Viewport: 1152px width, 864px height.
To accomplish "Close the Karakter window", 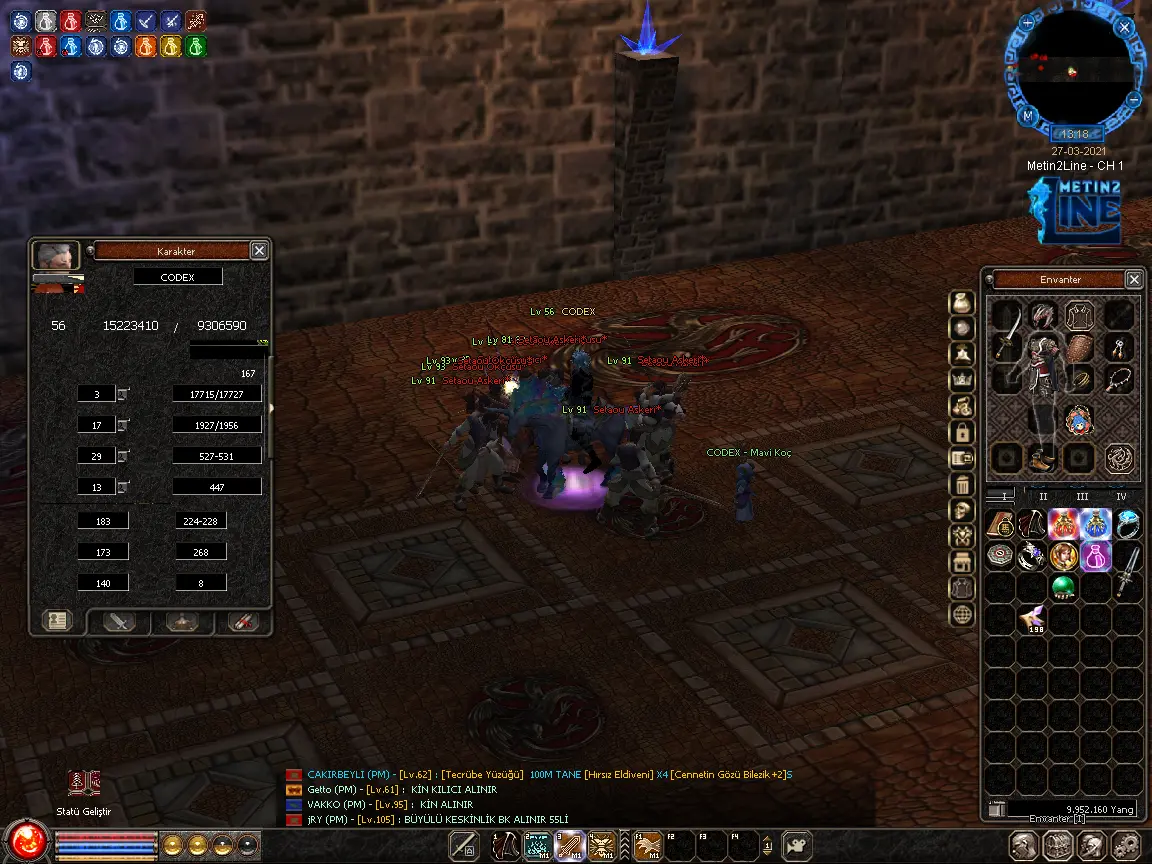I will point(259,251).
